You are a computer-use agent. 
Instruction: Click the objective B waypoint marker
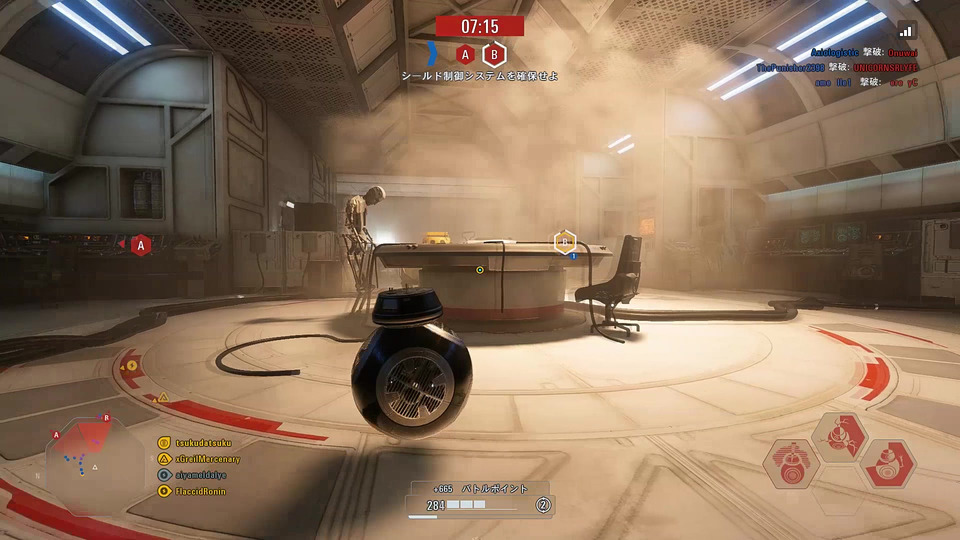point(564,241)
